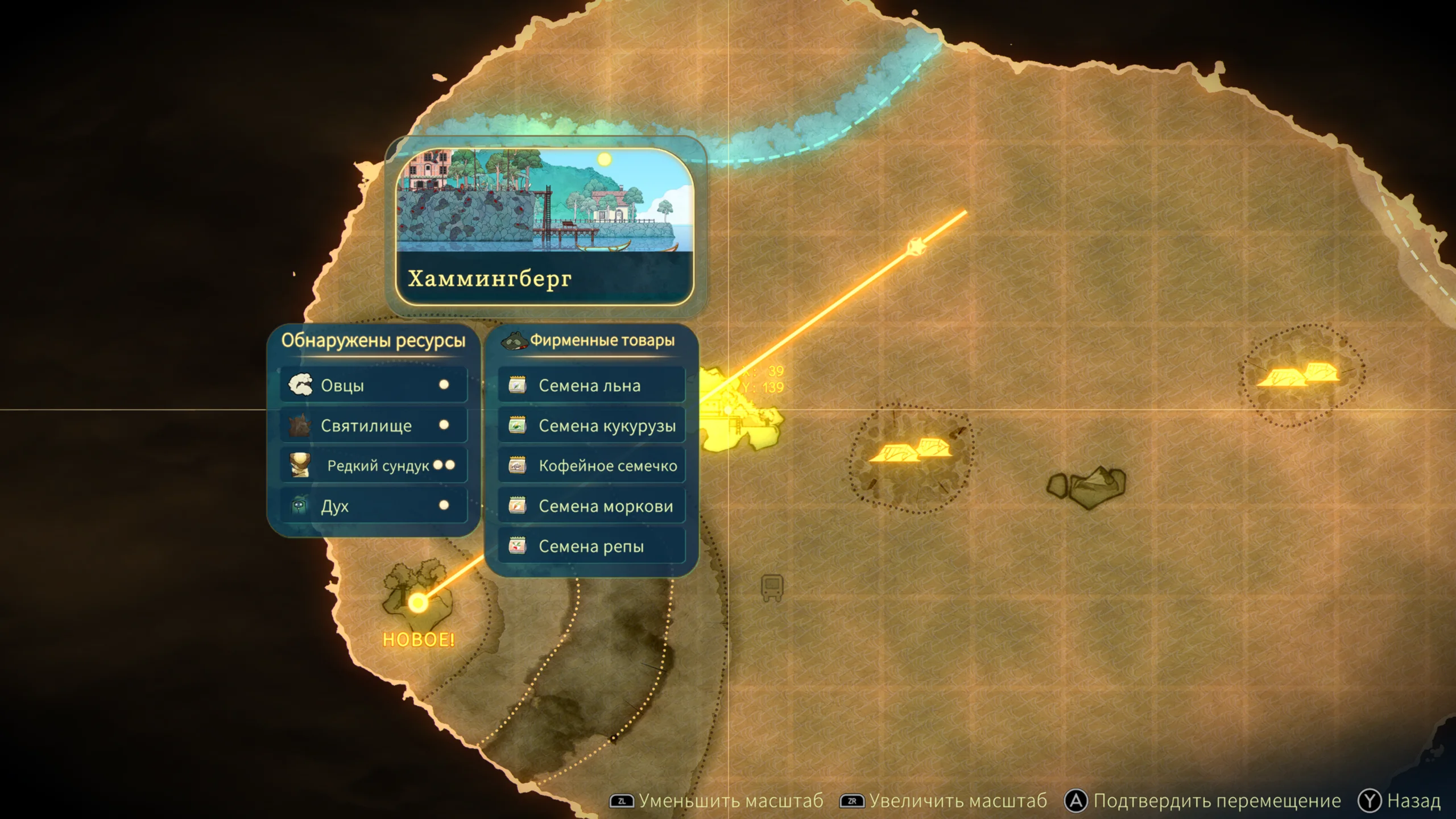Select the new island marker labeled НОВОЕ!

(x=418, y=602)
